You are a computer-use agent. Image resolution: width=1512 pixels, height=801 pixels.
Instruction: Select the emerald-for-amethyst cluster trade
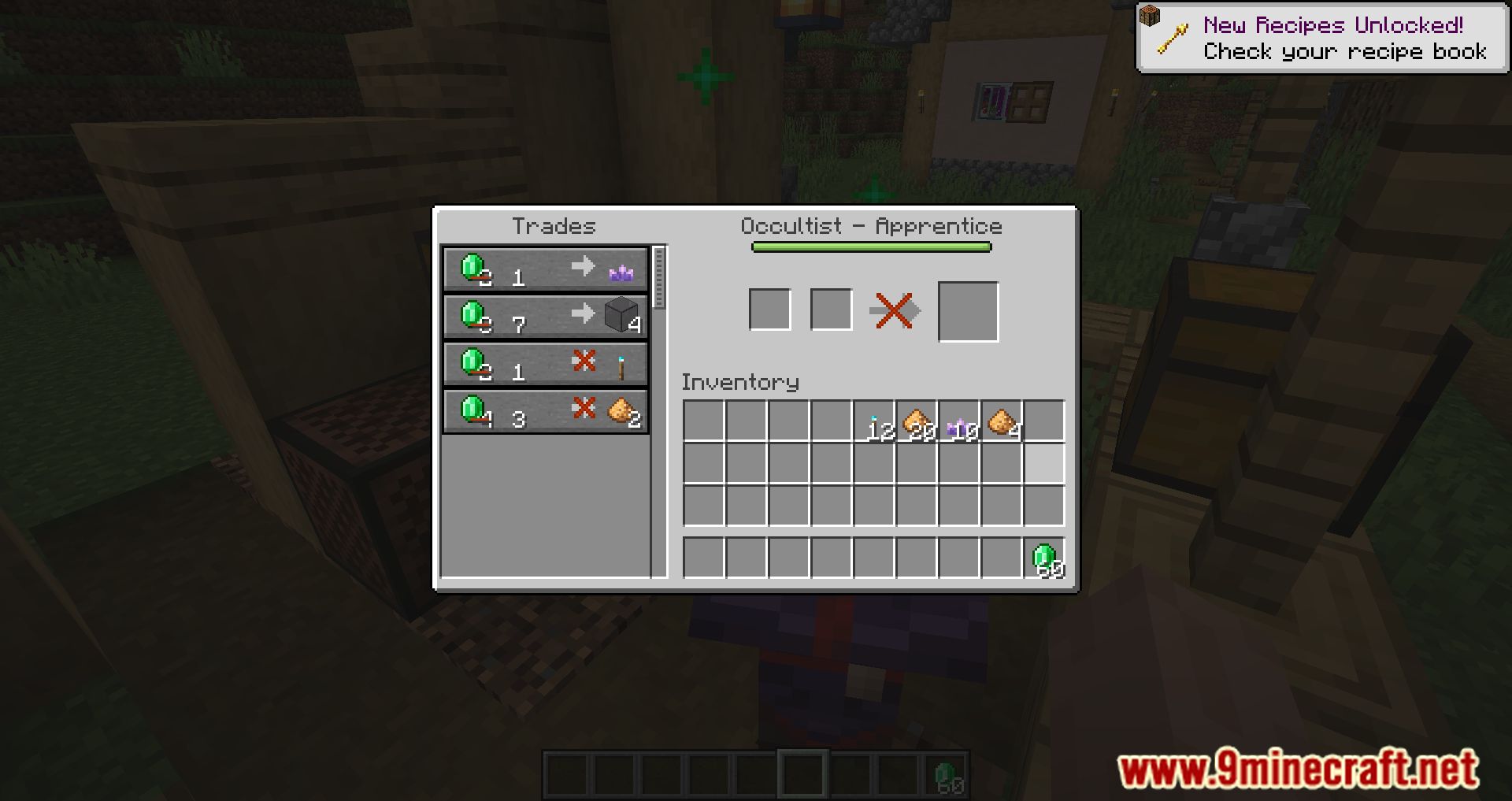[546, 269]
